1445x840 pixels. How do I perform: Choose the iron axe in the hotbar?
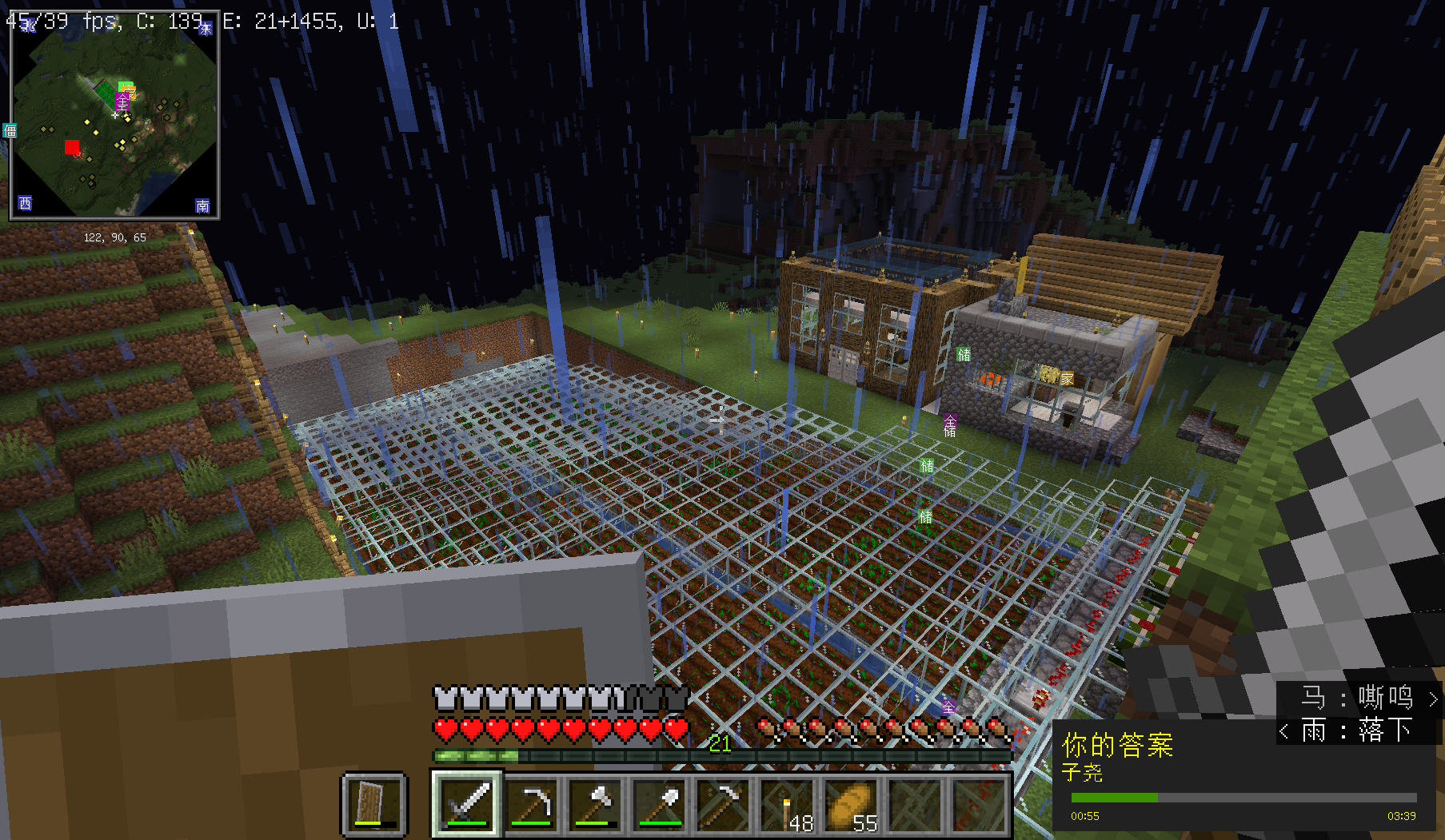point(597,804)
